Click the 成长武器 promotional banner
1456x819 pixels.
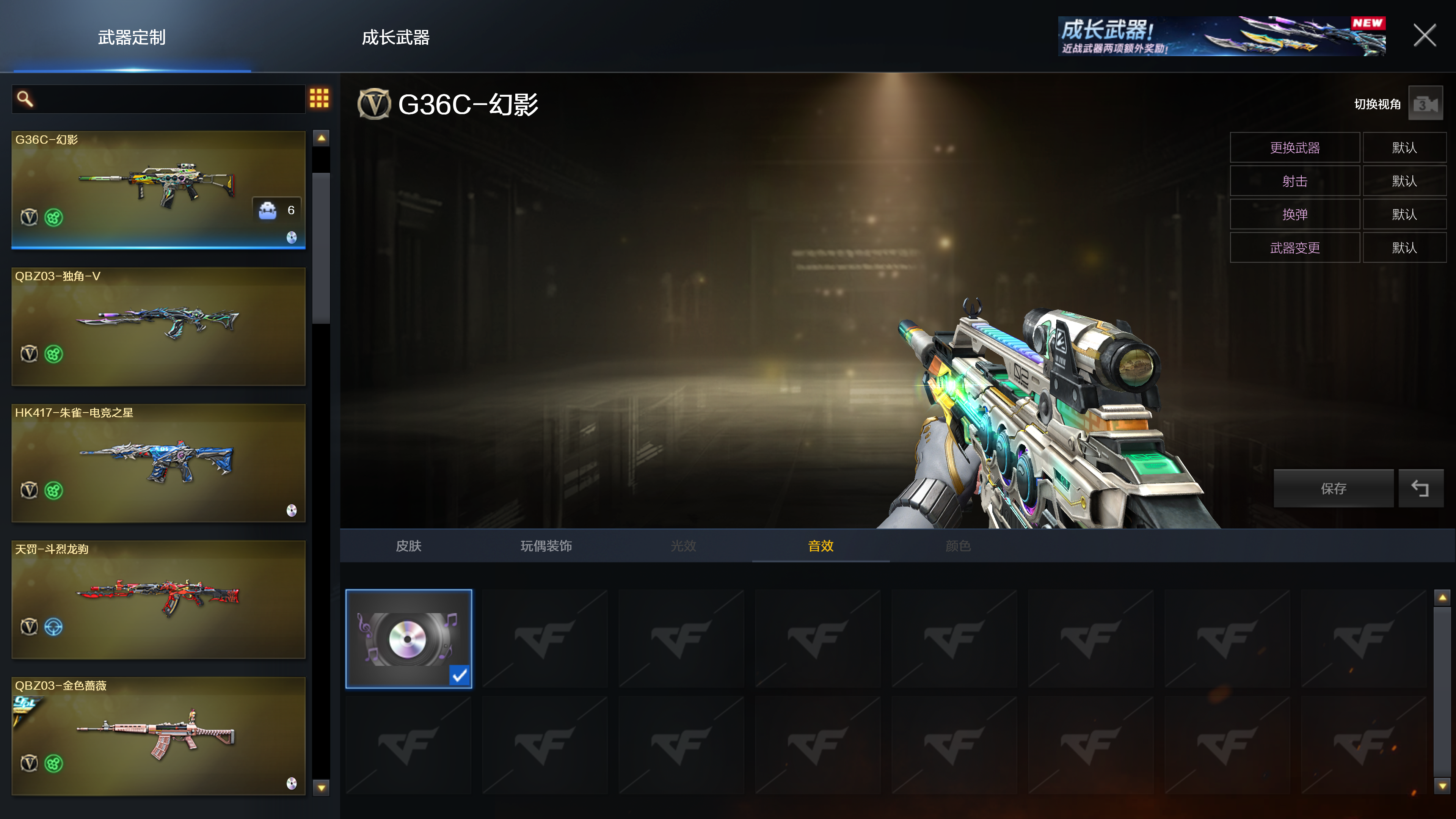tap(1221, 36)
